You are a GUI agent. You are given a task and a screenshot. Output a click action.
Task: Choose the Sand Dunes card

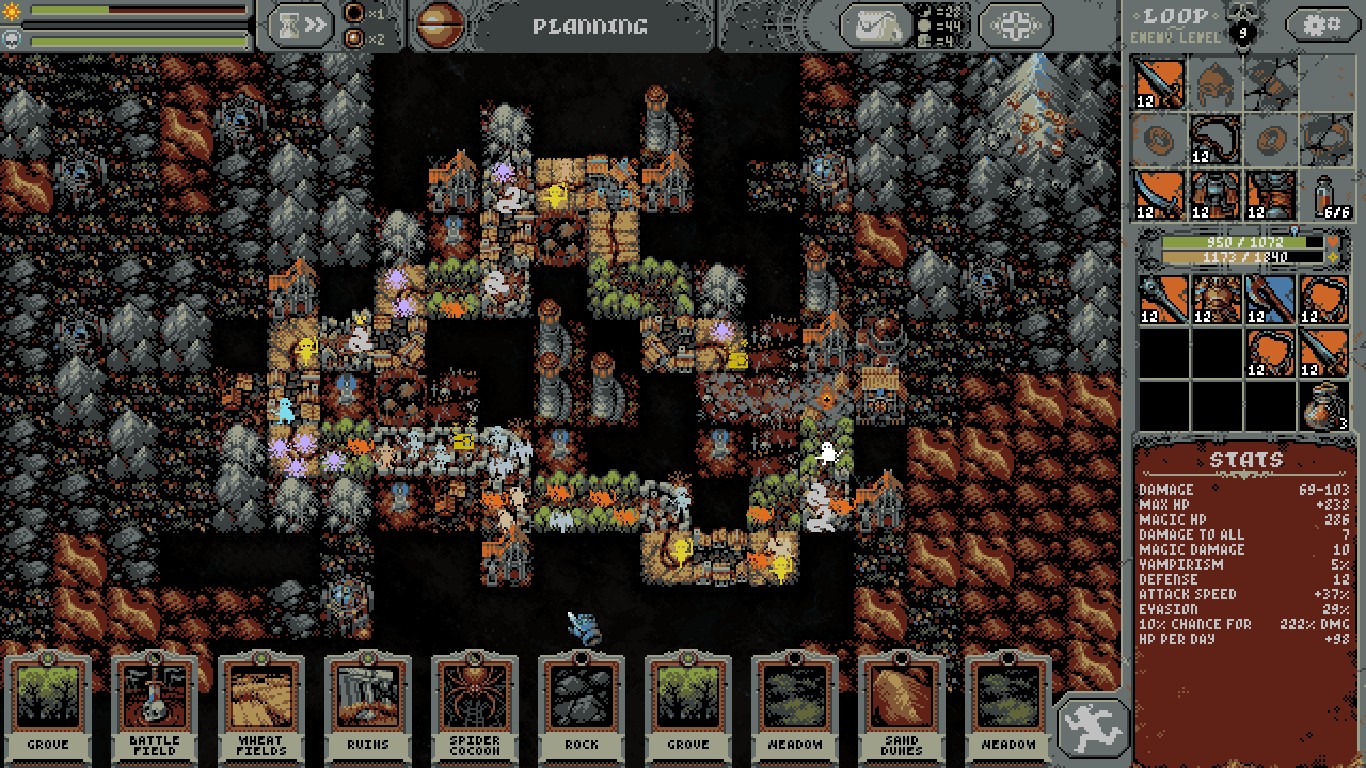(x=903, y=703)
